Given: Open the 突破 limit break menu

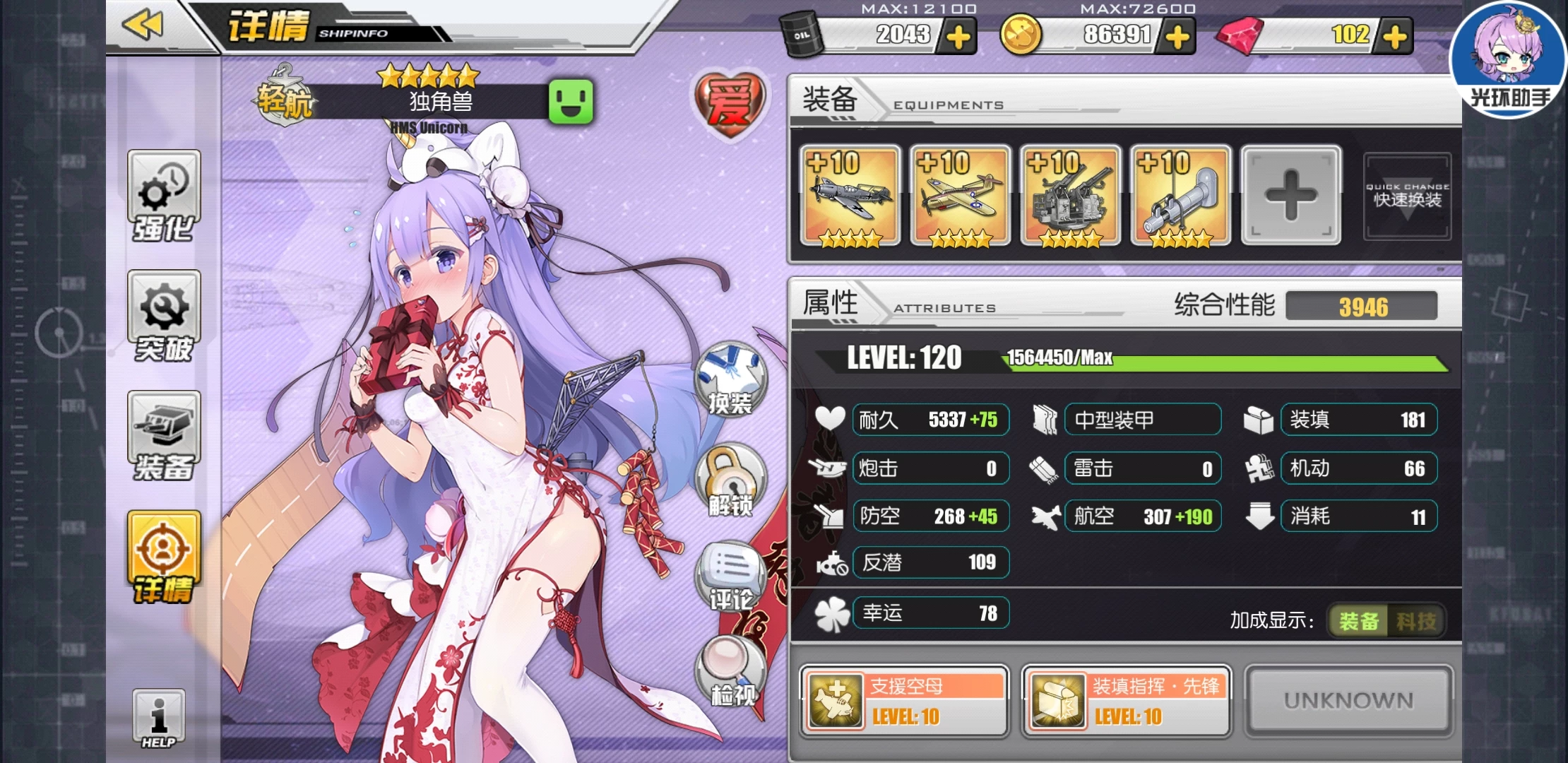Looking at the screenshot, I should click(x=164, y=316).
